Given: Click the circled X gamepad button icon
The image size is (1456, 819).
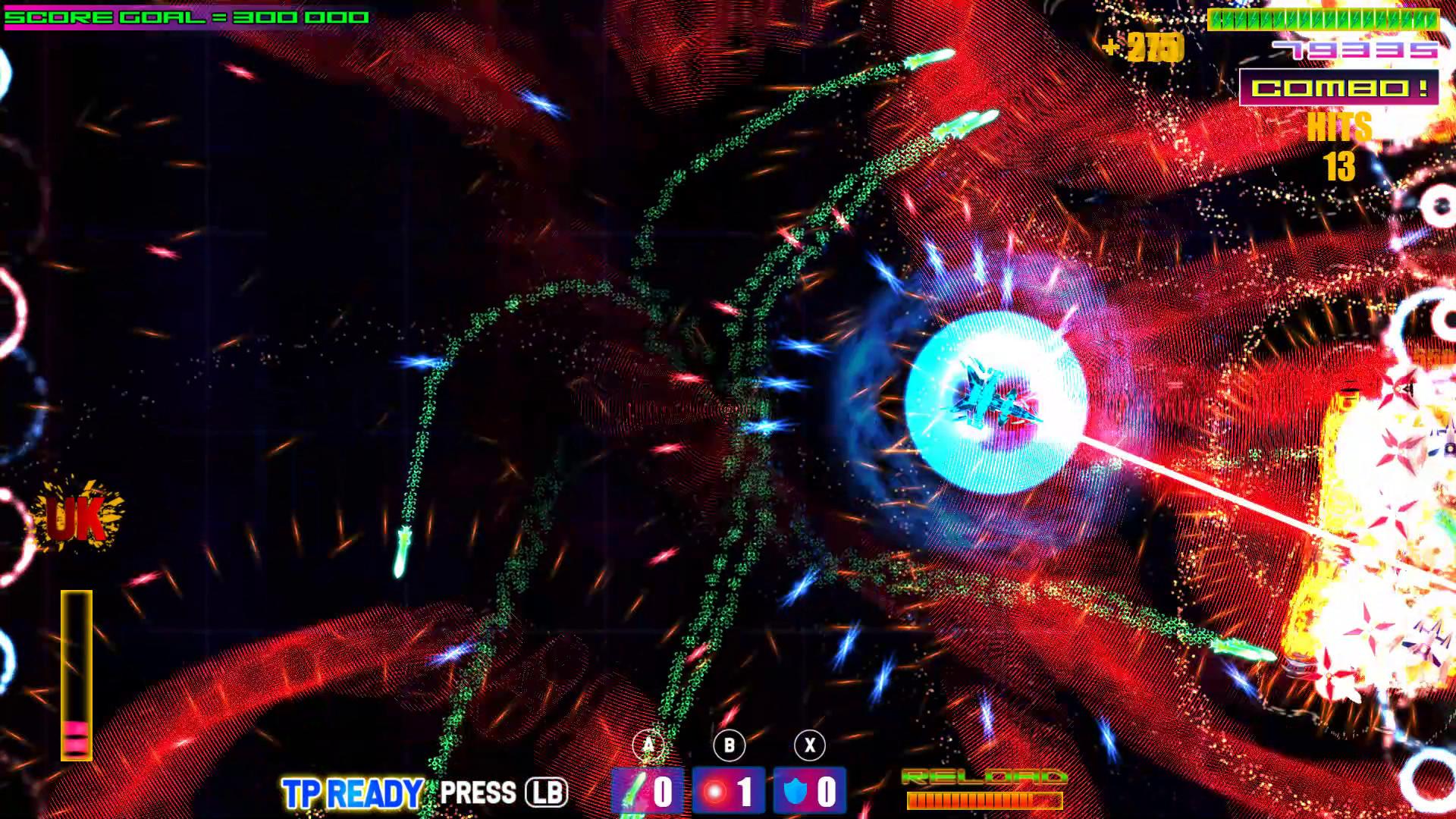Looking at the screenshot, I should click(x=808, y=744).
